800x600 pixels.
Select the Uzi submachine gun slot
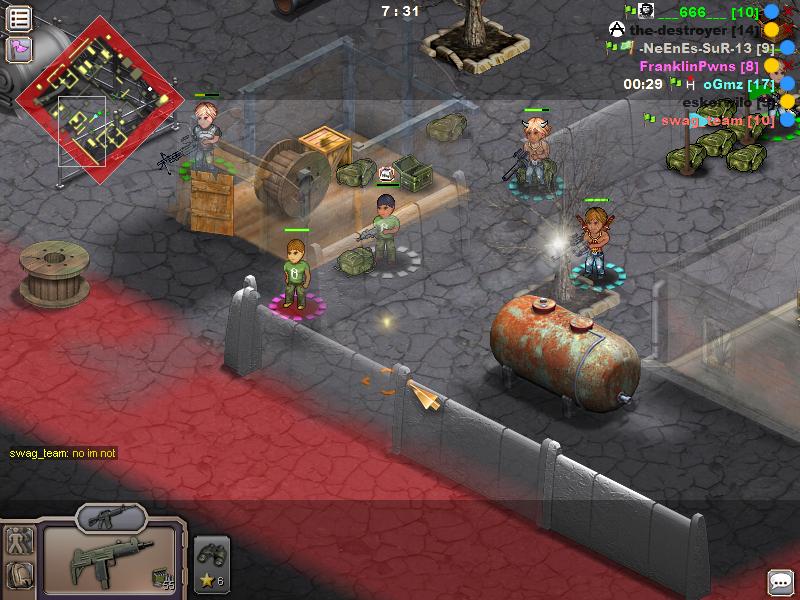[x=109, y=562]
